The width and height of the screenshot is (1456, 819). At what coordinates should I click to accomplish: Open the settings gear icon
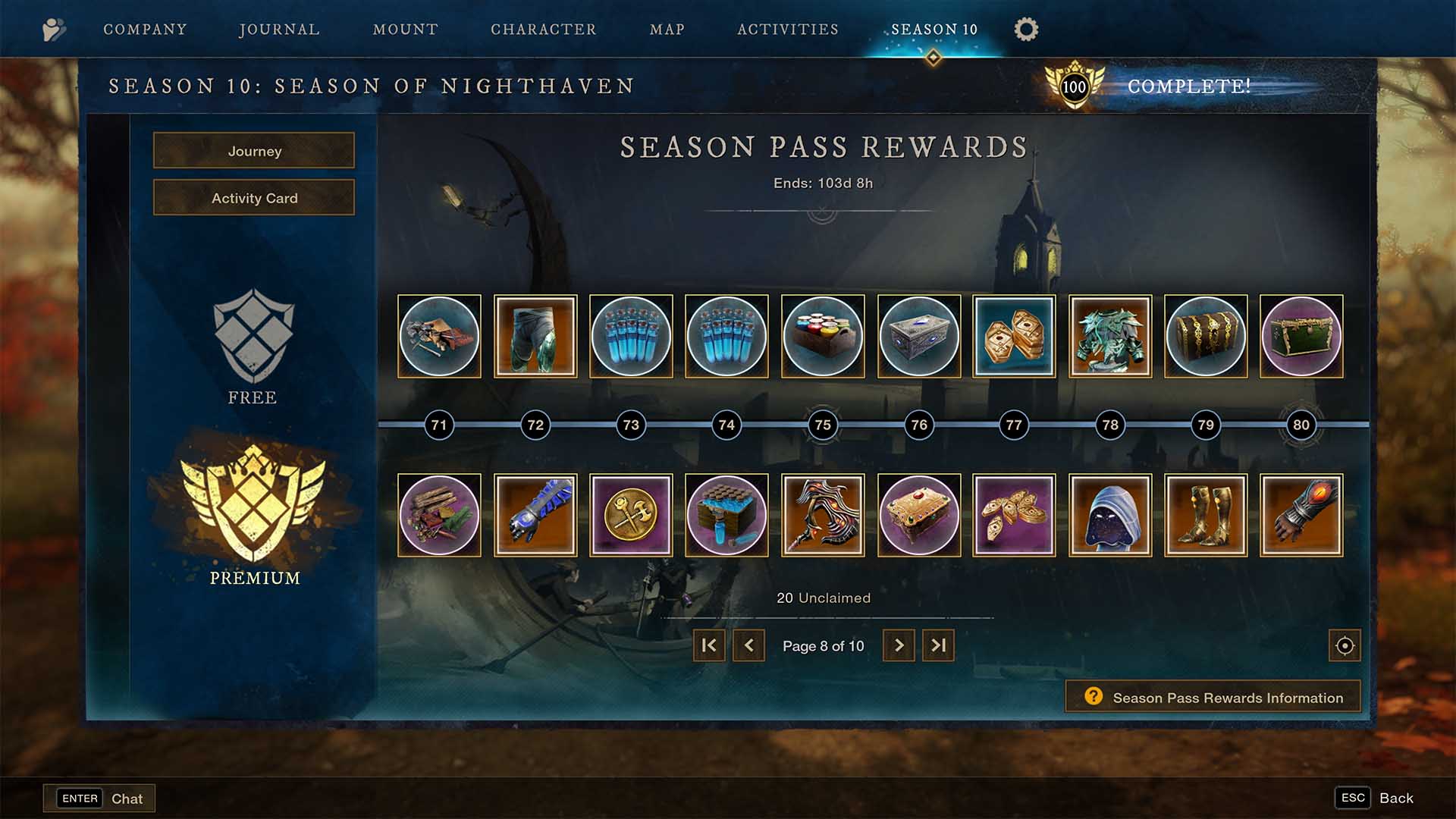1026,30
